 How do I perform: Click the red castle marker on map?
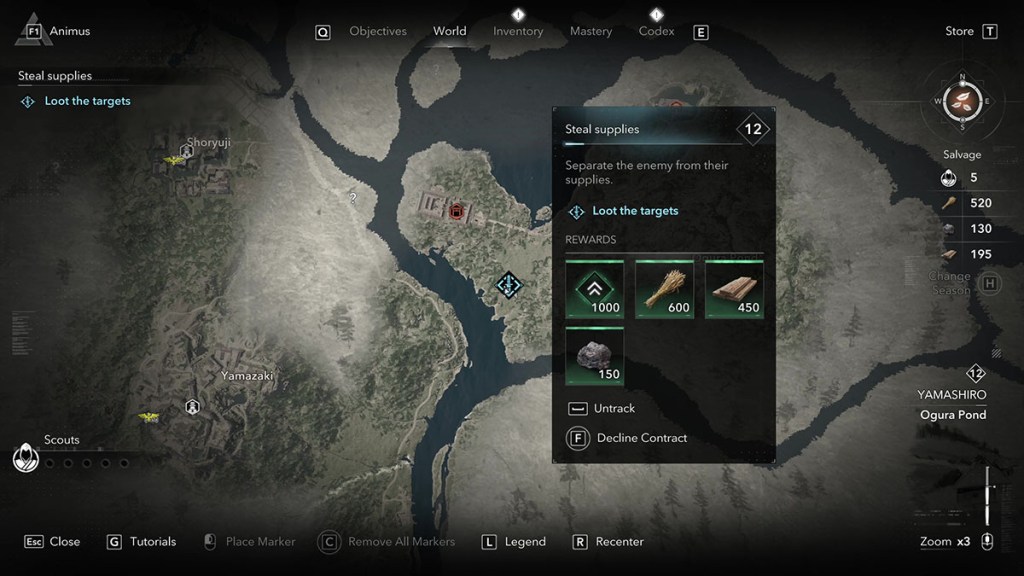[457, 211]
